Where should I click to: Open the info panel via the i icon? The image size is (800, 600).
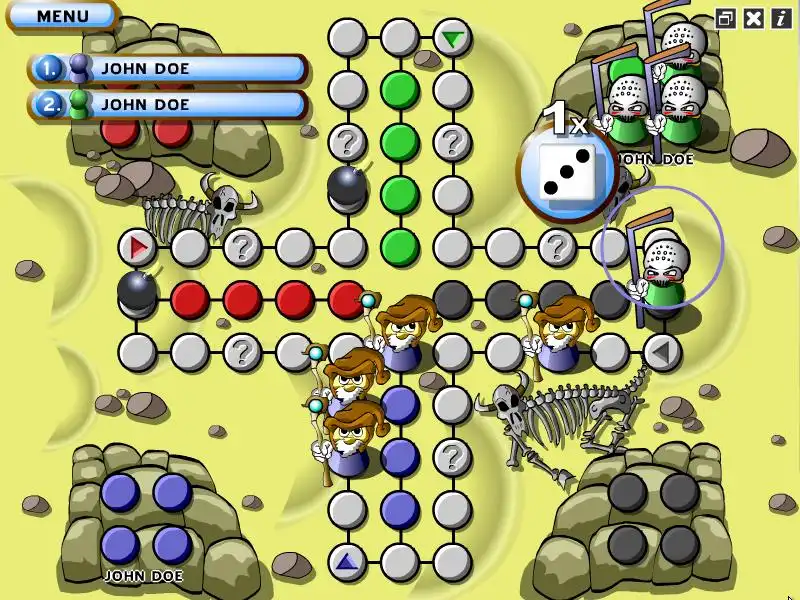(780, 18)
